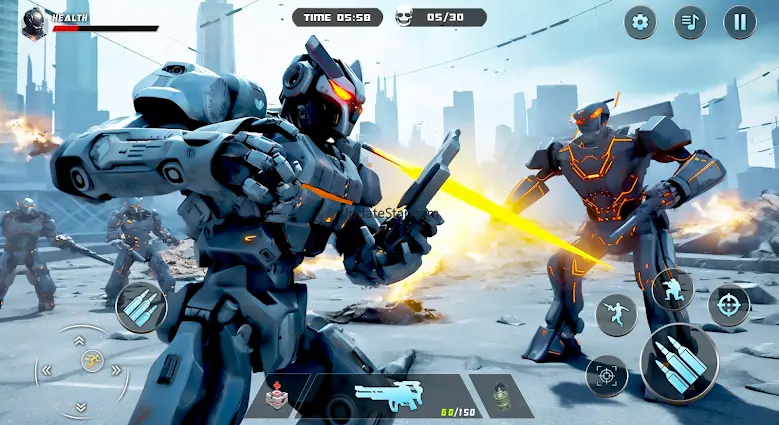Activate the crouch stance button
Image resolution: width=779 pixels, height=425 pixels.
pos(672,290)
